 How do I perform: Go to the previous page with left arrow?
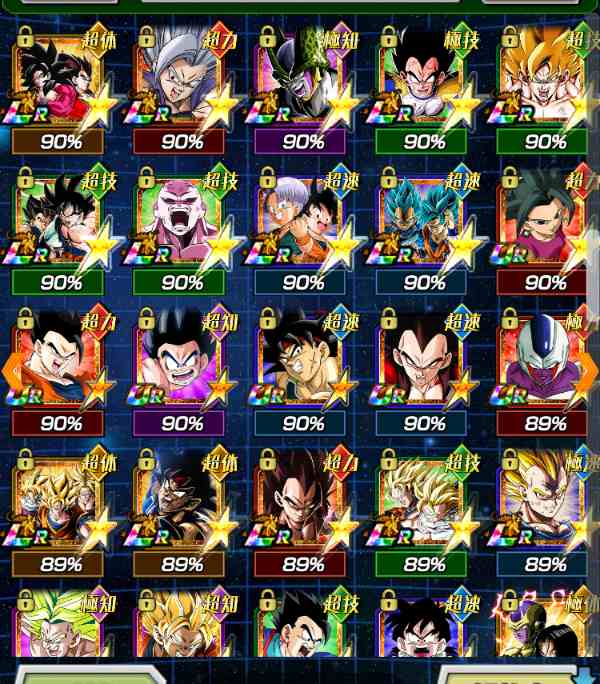click(11, 370)
